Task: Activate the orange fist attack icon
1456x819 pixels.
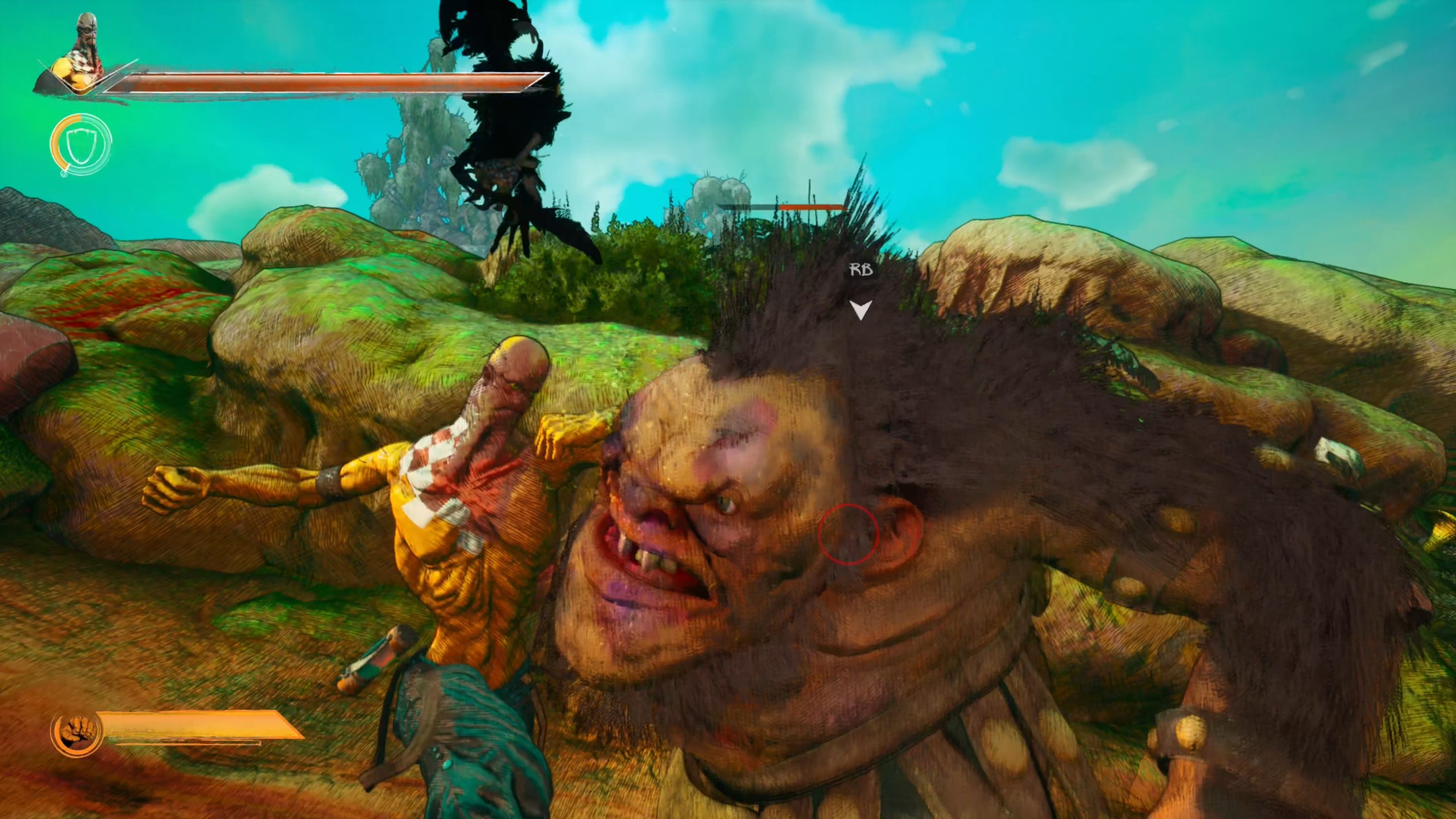Action: pyautogui.click(x=76, y=733)
